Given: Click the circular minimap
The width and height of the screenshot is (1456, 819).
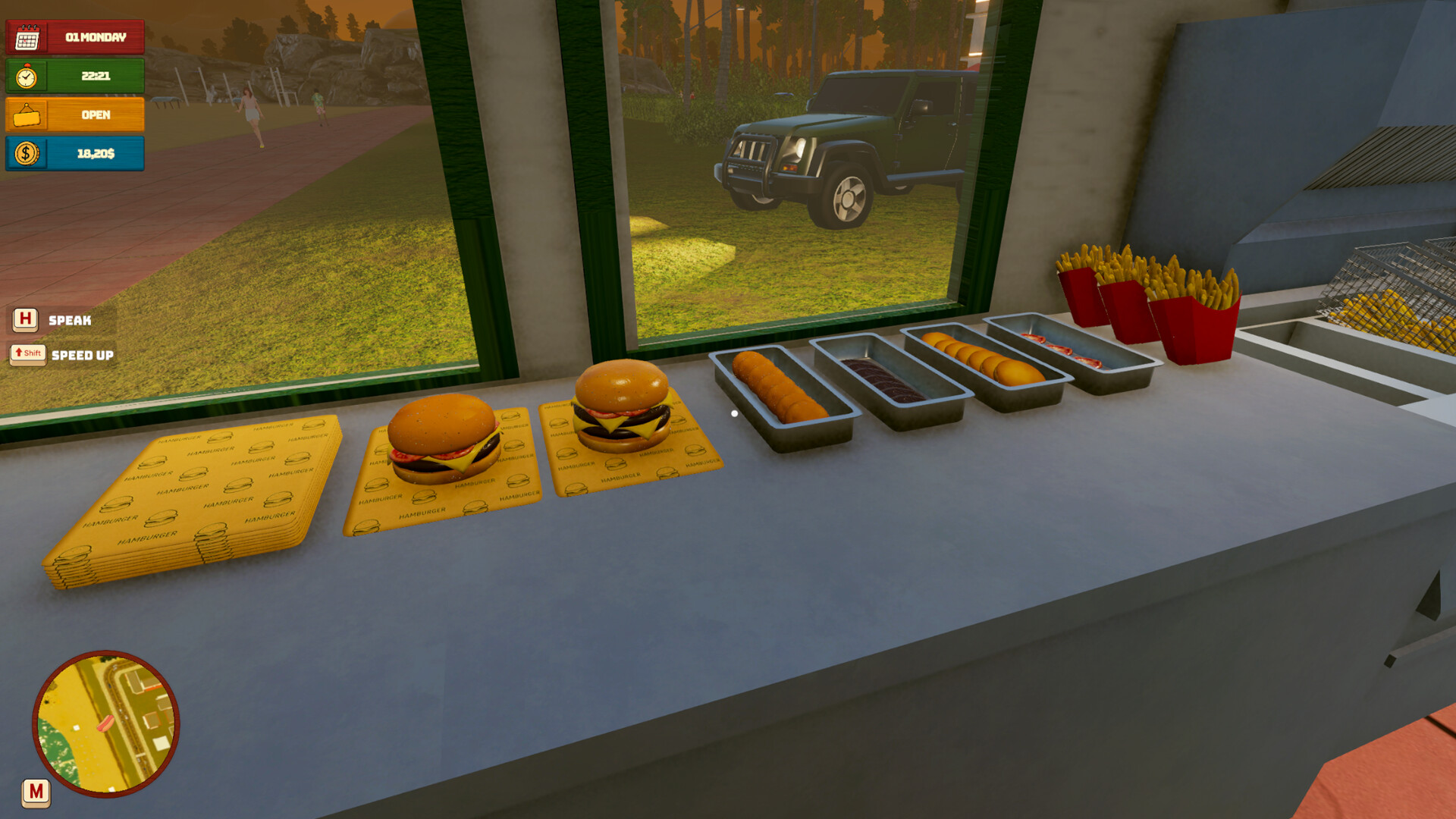Looking at the screenshot, I should pyautogui.click(x=106, y=724).
